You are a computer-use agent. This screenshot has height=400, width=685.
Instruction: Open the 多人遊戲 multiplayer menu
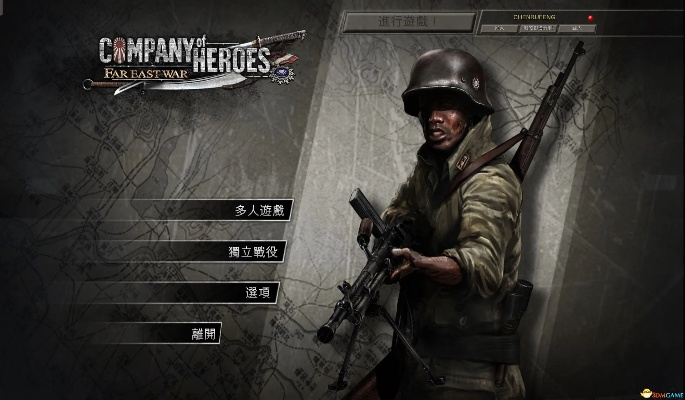[258, 211]
